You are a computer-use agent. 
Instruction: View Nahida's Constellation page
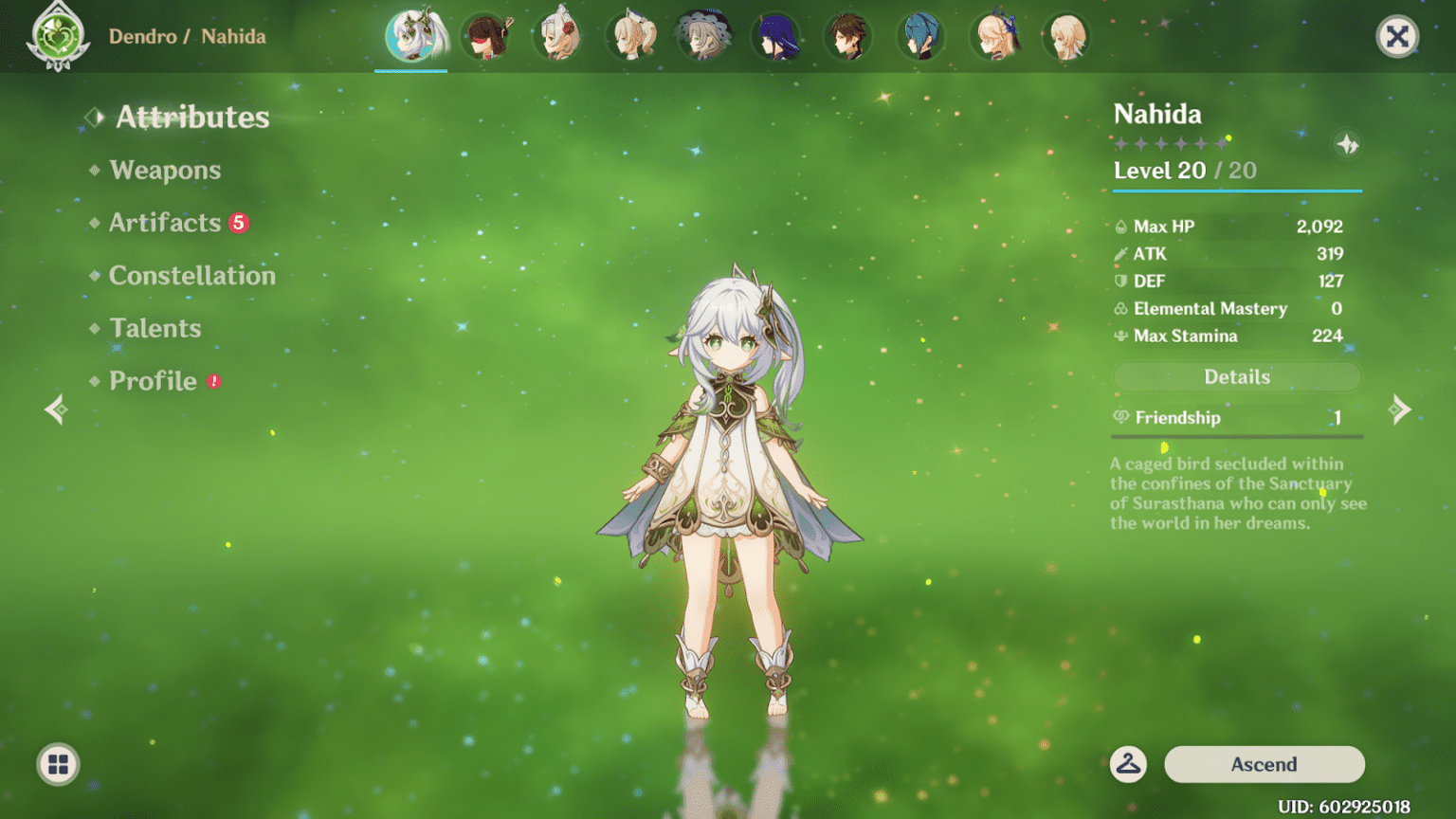[x=191, y=276]
